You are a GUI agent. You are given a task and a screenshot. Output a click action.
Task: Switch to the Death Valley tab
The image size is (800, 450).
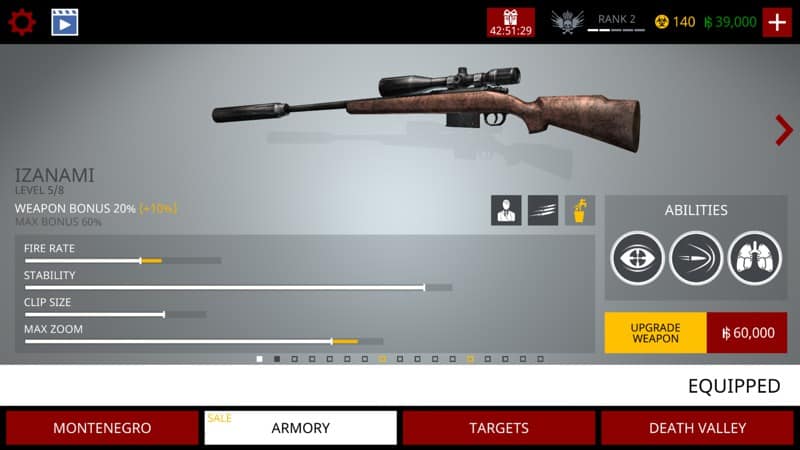(697, 428)
